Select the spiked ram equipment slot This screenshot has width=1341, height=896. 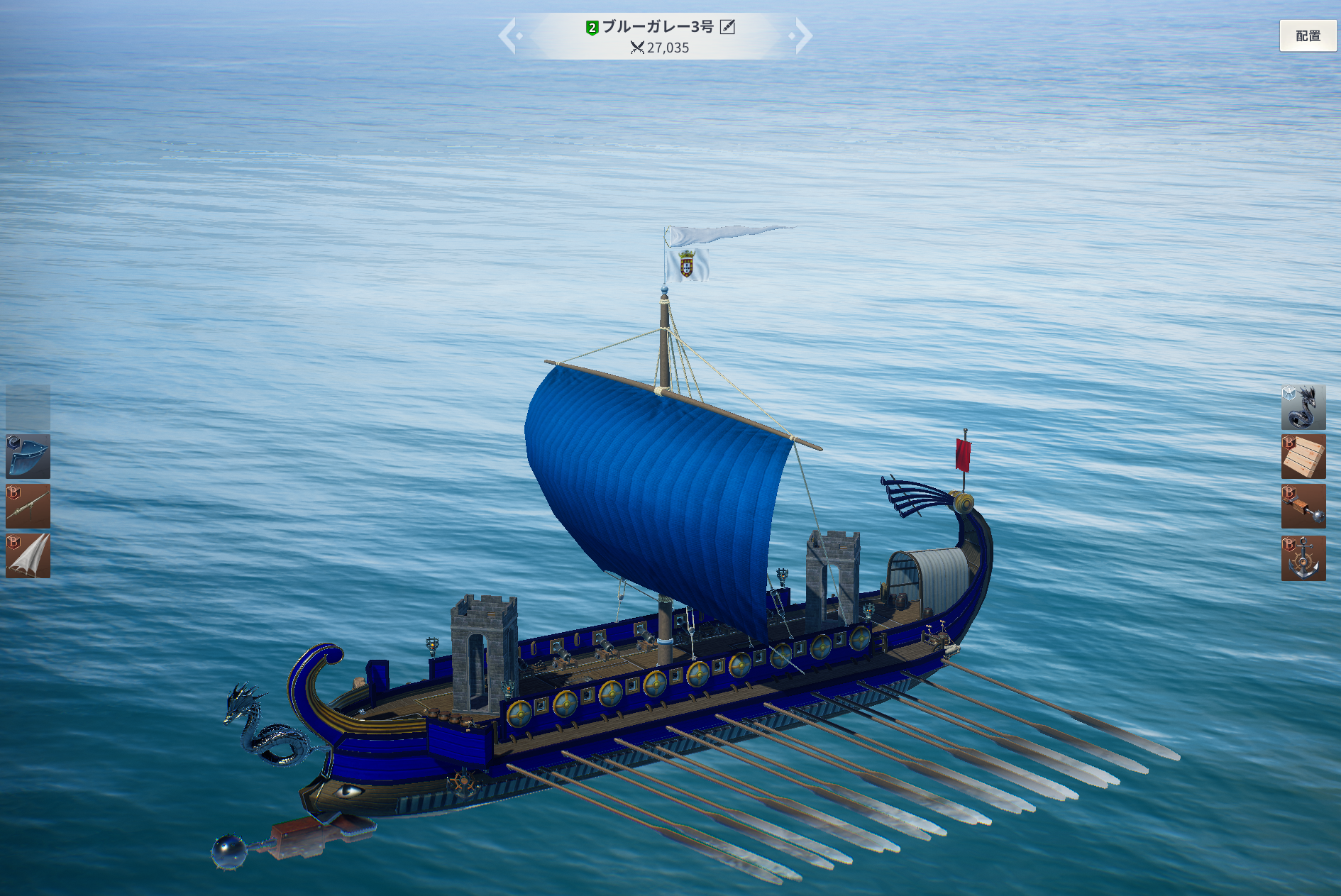click(1303, 507)
